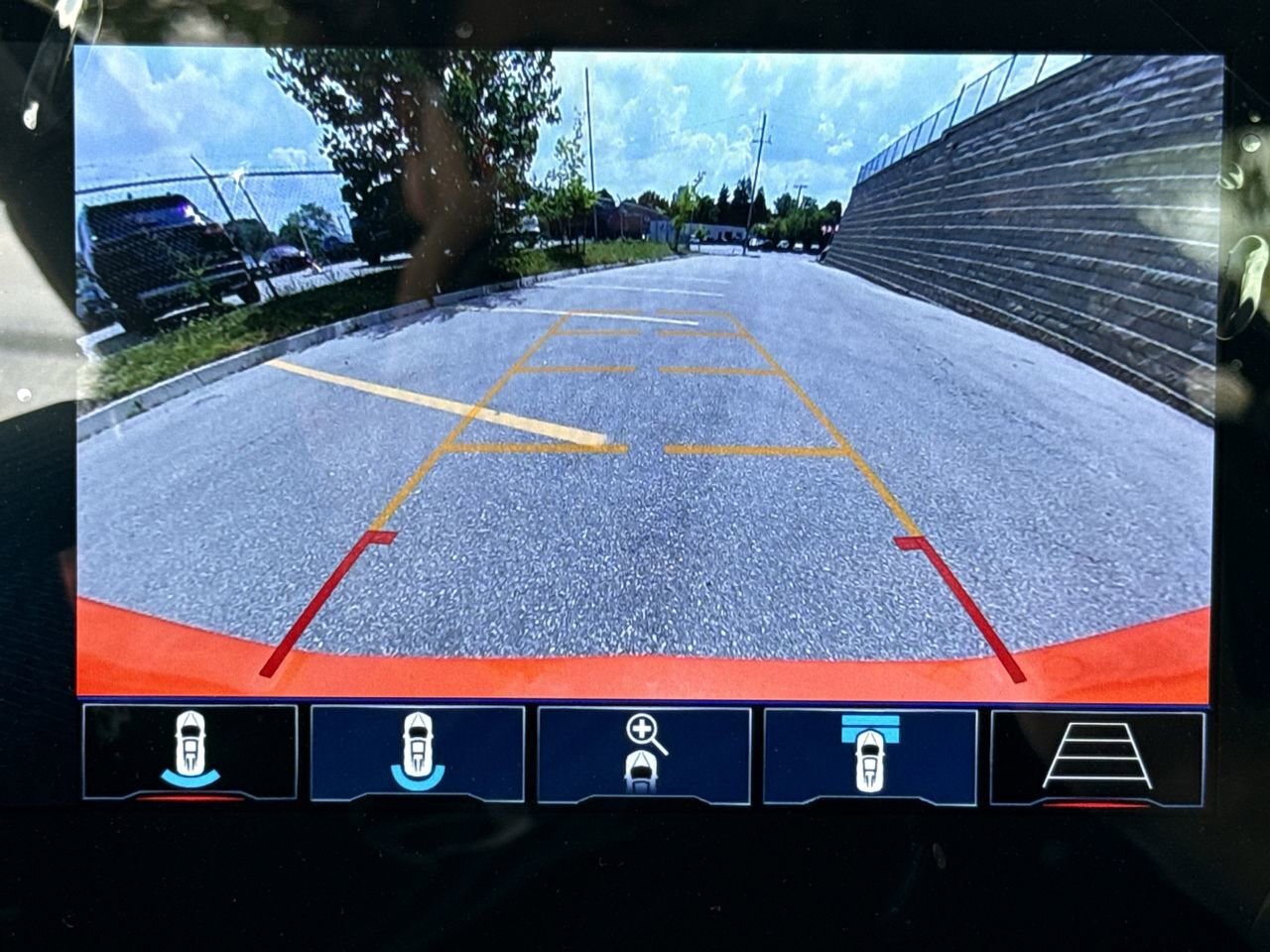Screen dimensions: 1270x952
Task: Switch to the rear view with thick bowl arc
Action: tap(417, 752)
